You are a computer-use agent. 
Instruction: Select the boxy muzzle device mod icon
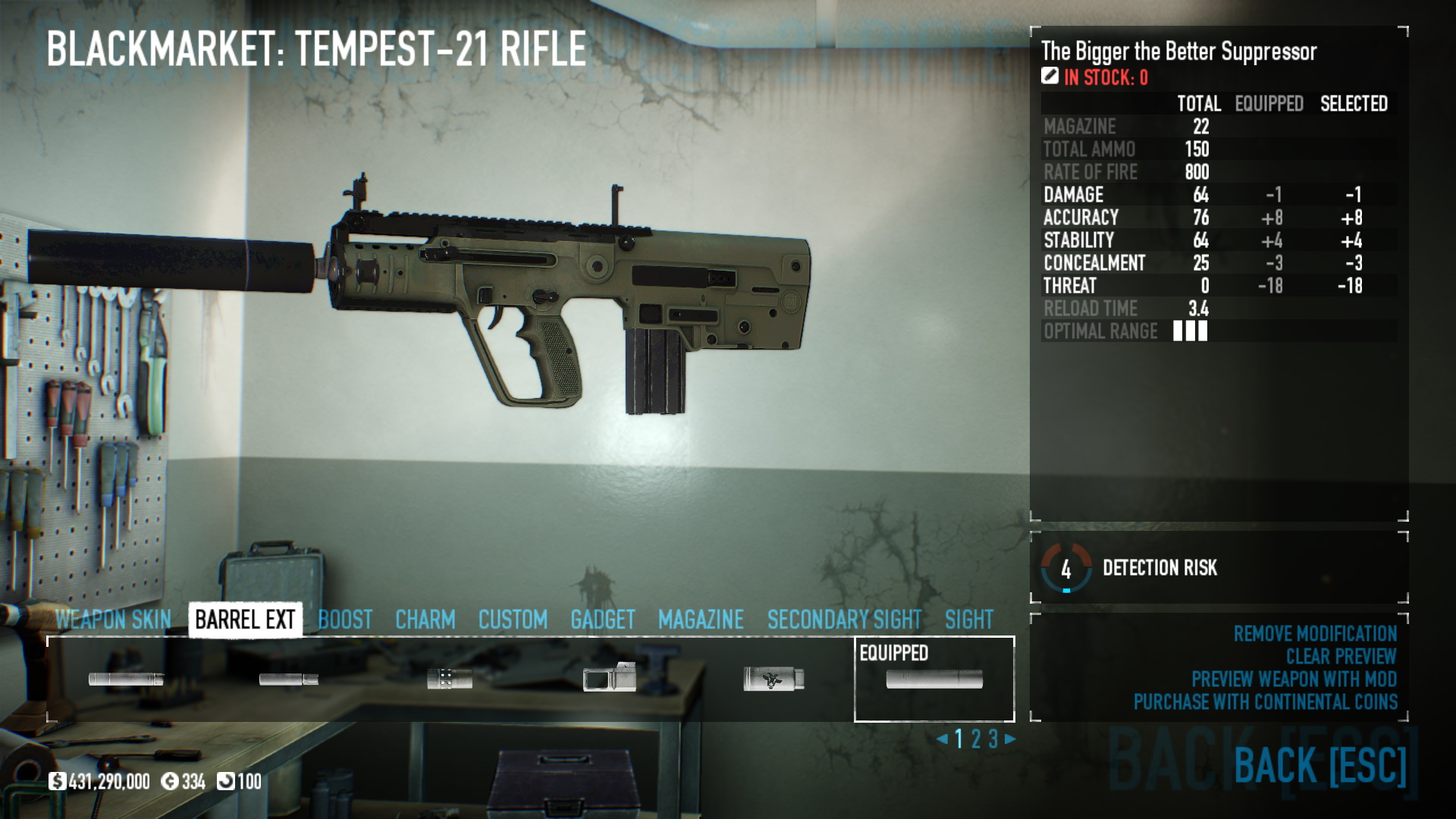[x=611, y=680]
